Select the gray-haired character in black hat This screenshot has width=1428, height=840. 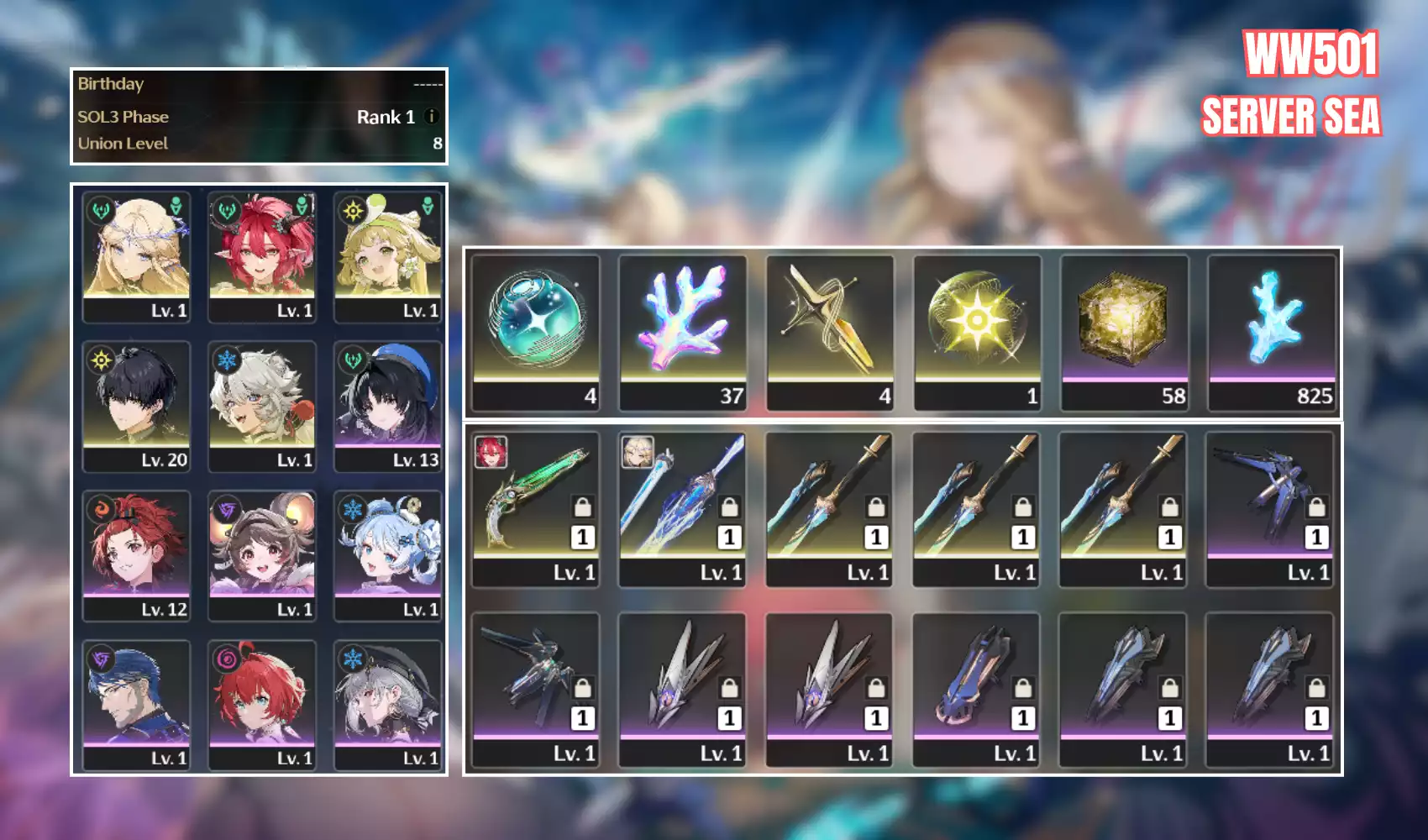pyautogui.click(x=388, y=704)
